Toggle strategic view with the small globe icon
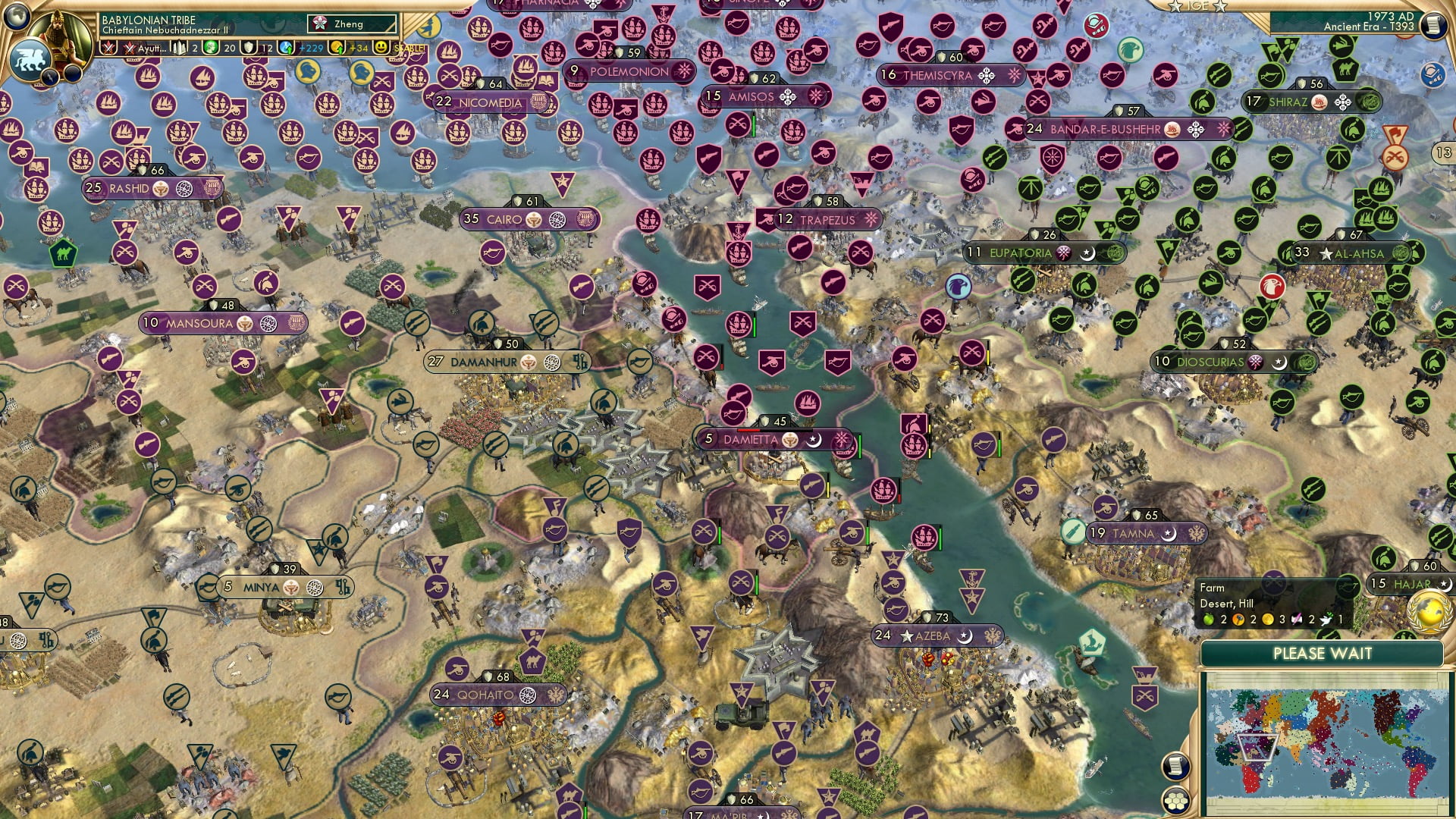This screenshot has height=819, width=1456. 17,17
